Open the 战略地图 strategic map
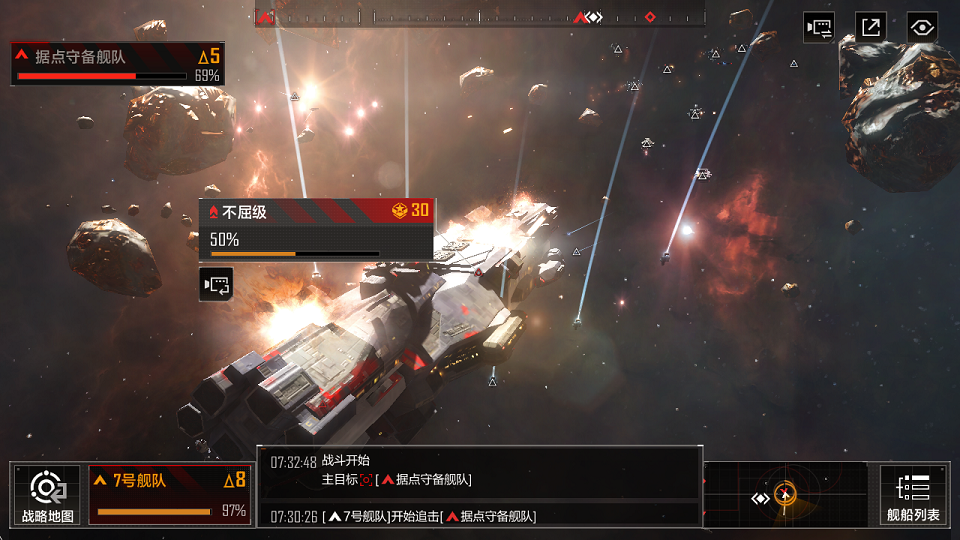This screenshot has height=540, width=960. (x=46, y=495)
